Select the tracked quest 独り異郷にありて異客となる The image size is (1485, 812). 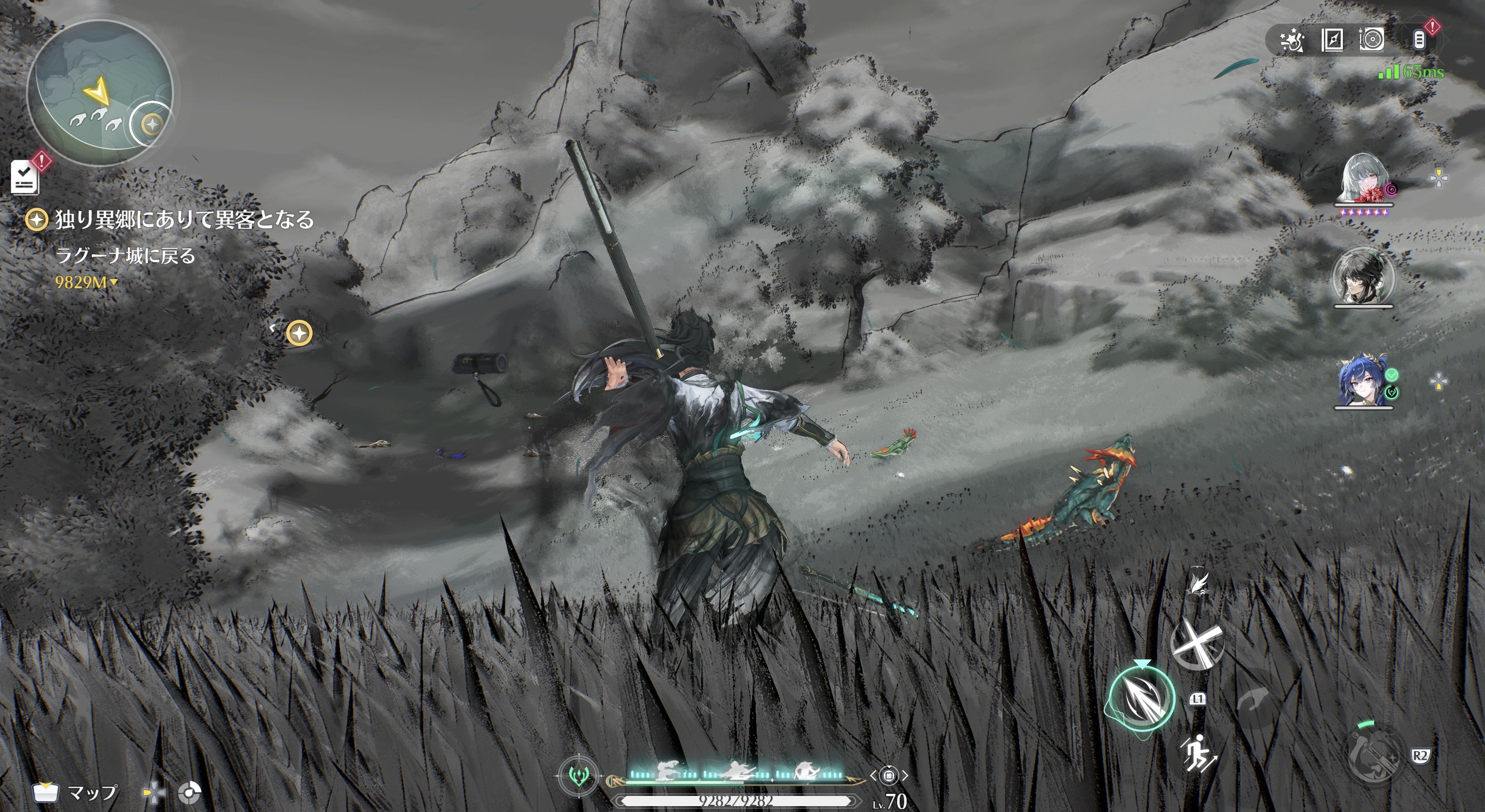click(x=183, y=220)
